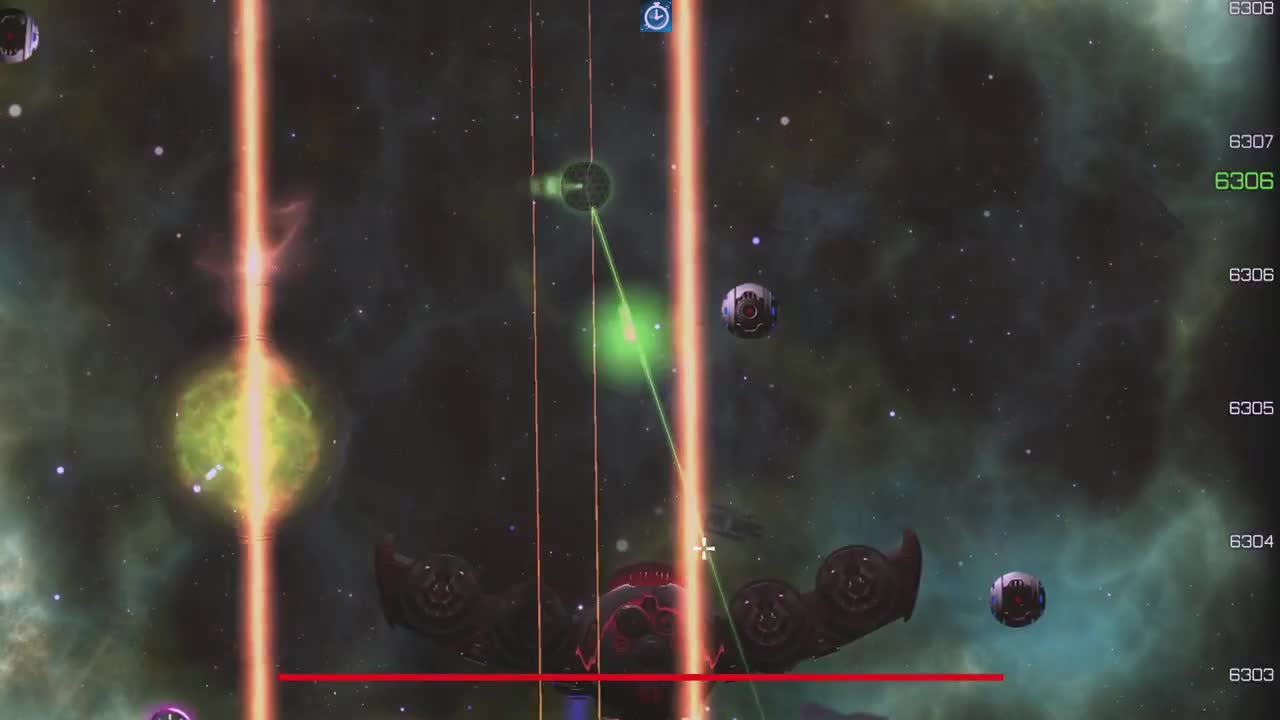Collect the stopwatch time power-up icon
1280x720 pixels.
tap(656, 18)
